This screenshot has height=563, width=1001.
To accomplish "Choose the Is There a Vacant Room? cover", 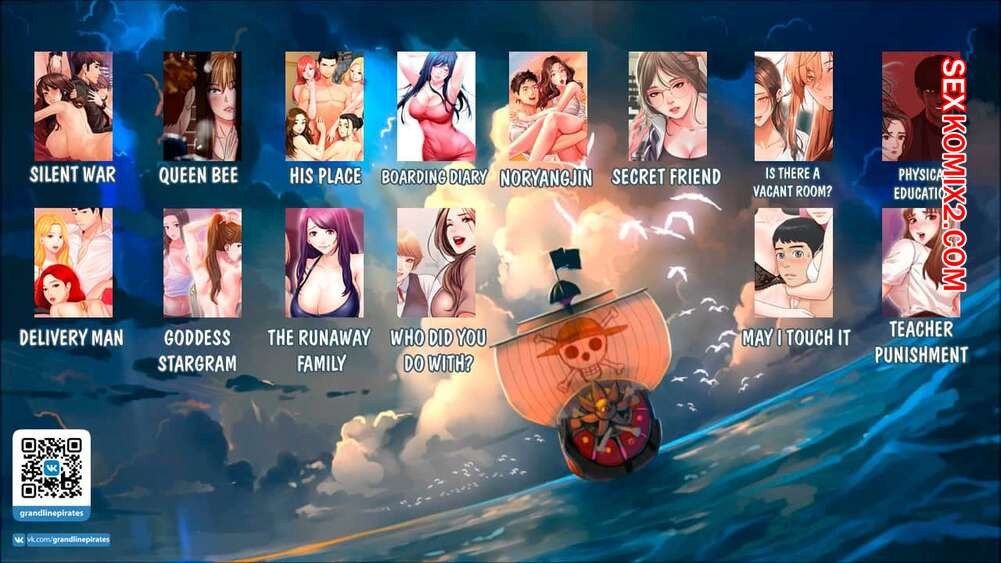I will [x=793, y=106].
